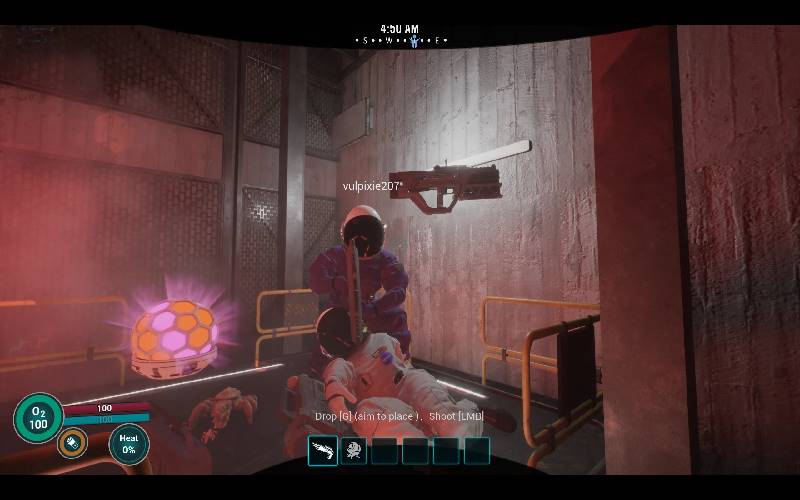The width and height of the screenshot is (800, 500).
Task: Select the second hotbar slot with the creature item
Action: tap(353, 451)
